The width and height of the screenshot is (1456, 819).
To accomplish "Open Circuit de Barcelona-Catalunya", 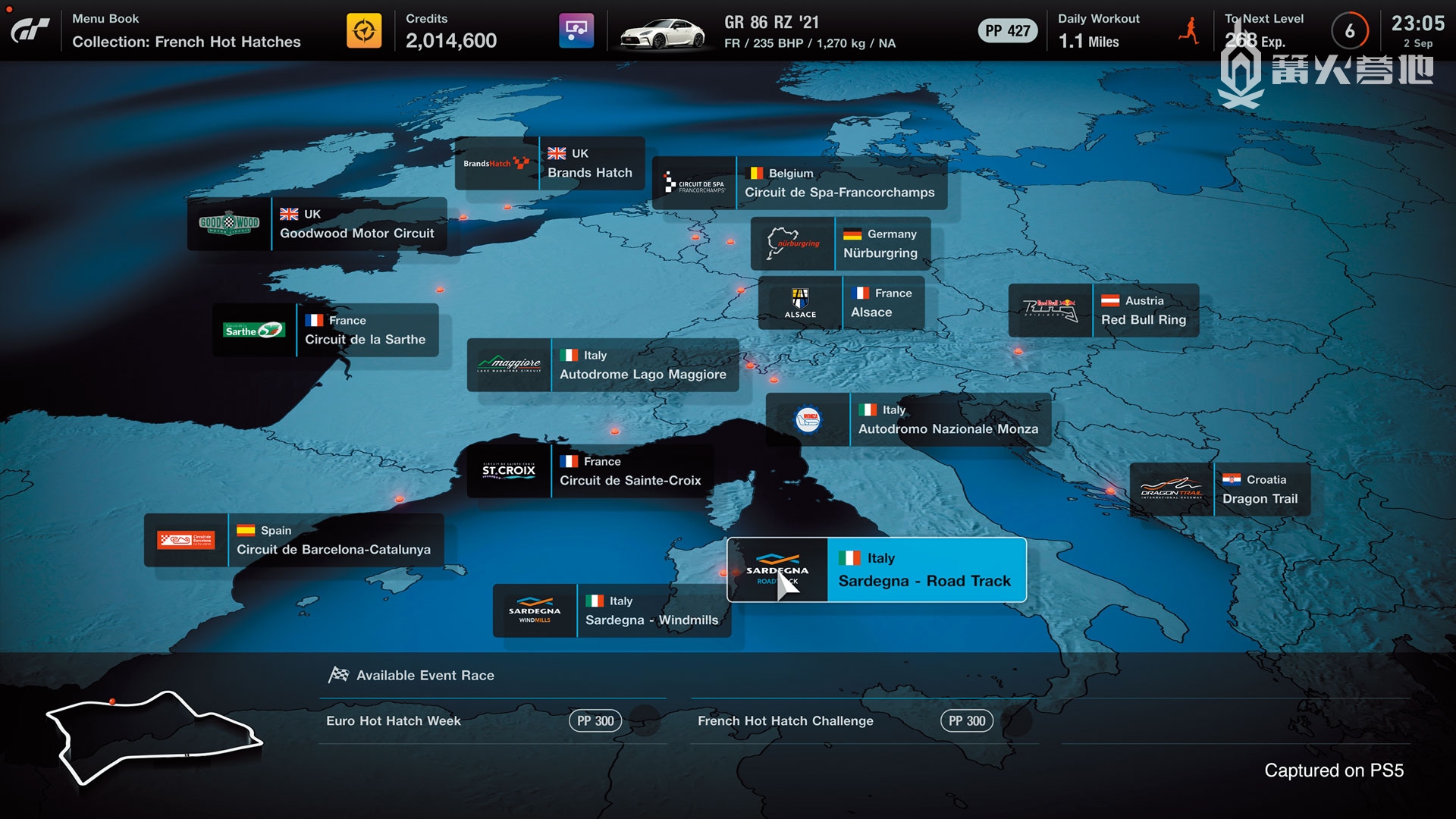I will pyautogui.click(x=294, y=541).
